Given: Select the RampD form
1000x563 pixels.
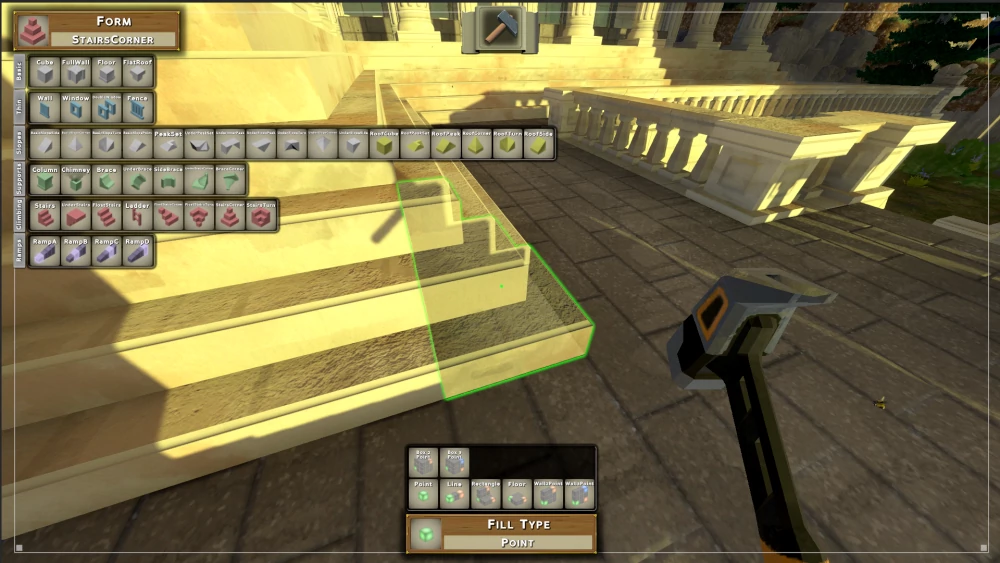Looking at the screenshot, I should click(138, 251).
